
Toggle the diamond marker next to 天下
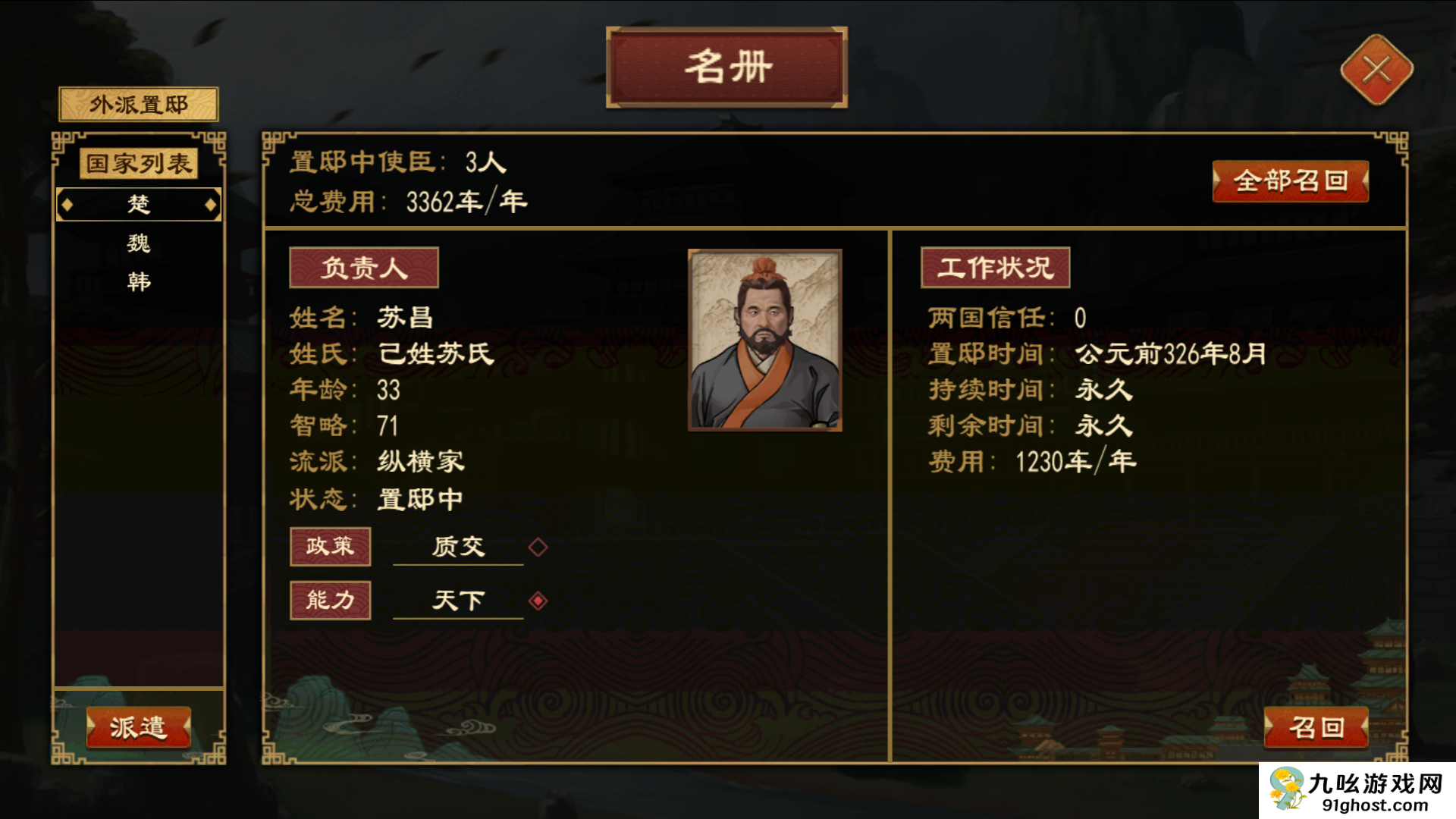click(538, 599)
